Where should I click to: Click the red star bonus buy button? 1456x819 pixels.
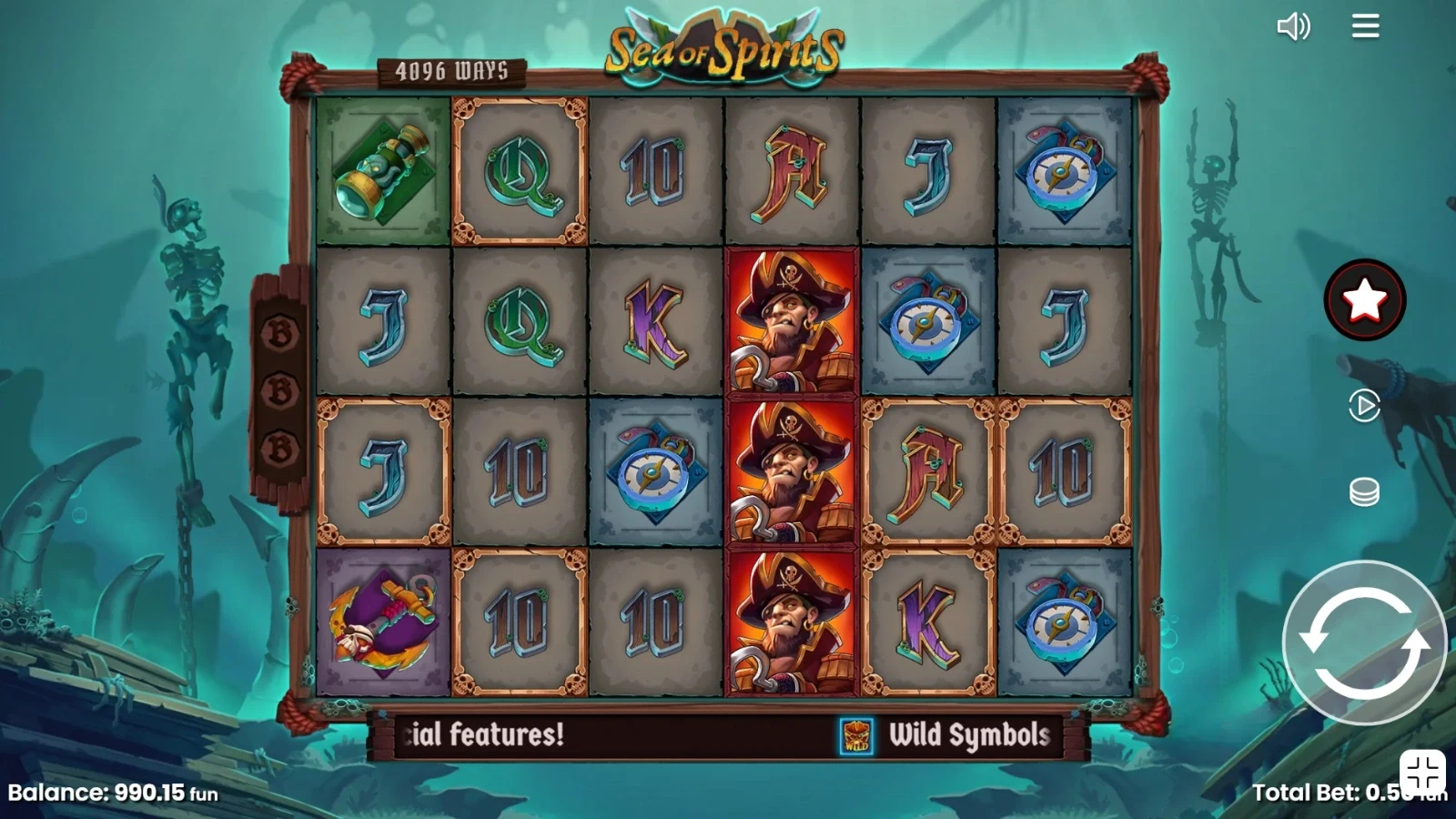(x=1363, y=298)
